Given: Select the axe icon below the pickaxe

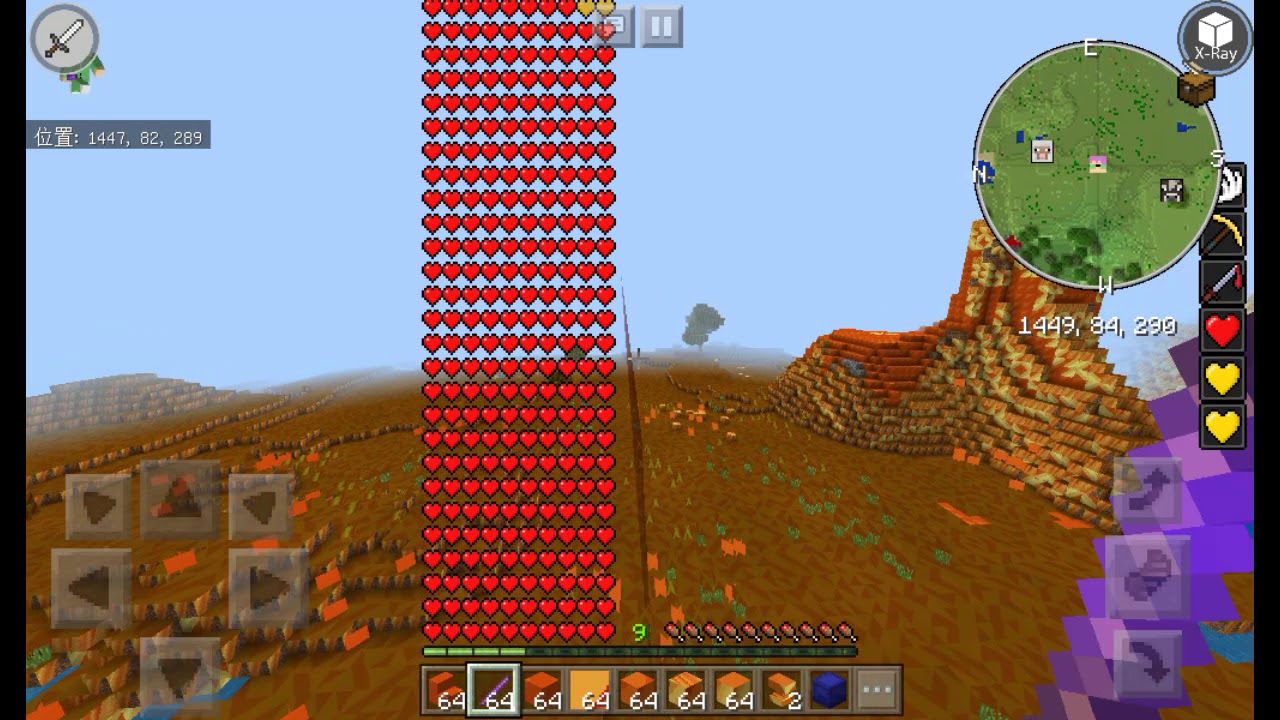Looking at the screenshot, I should [x=1224, y=281].
